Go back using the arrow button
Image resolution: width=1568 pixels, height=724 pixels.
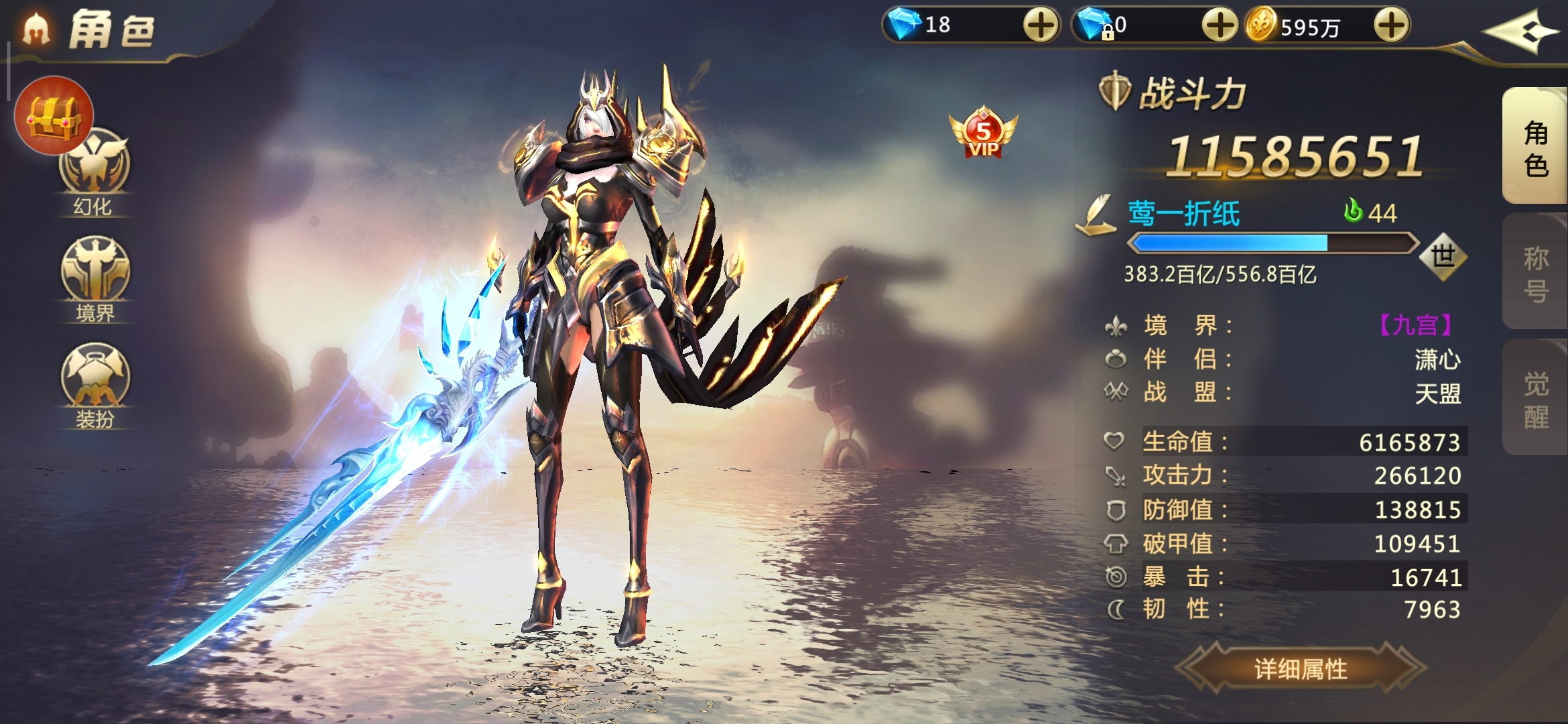[1519, 32]
